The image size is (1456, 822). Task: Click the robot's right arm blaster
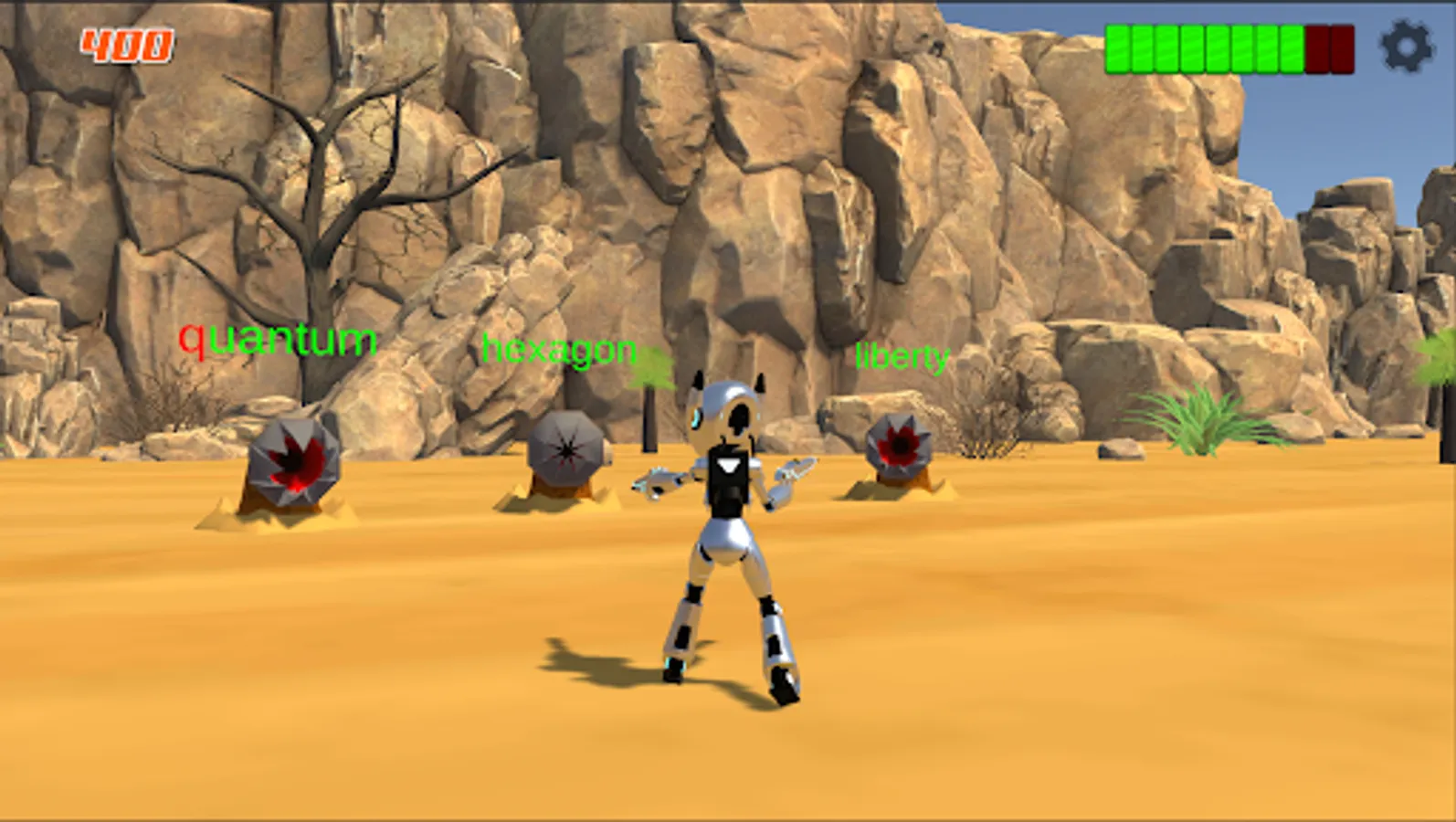pyautogui.click(x=797, y=470)
